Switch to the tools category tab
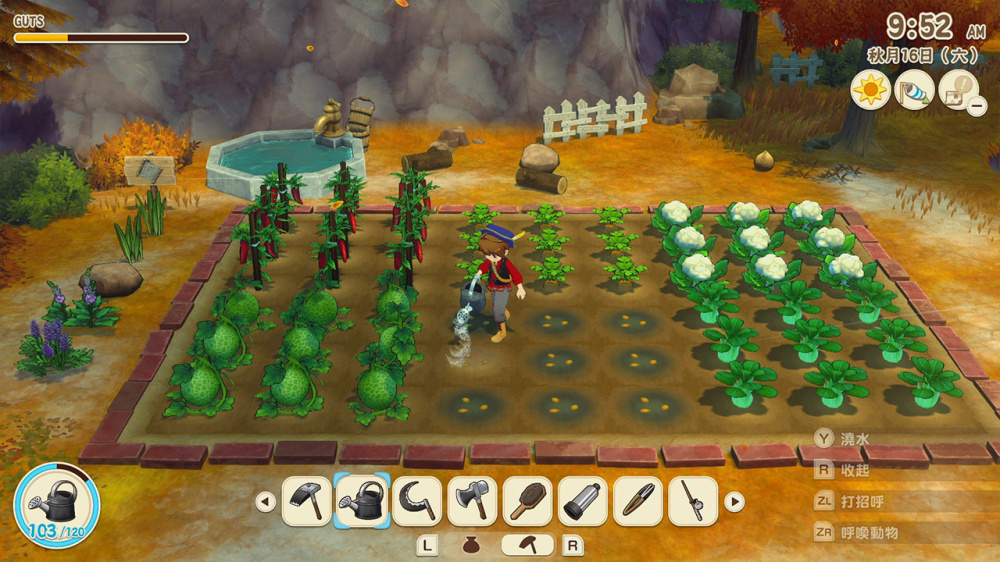This screenshot has height=562, width=1000. [x=527, y=546]
